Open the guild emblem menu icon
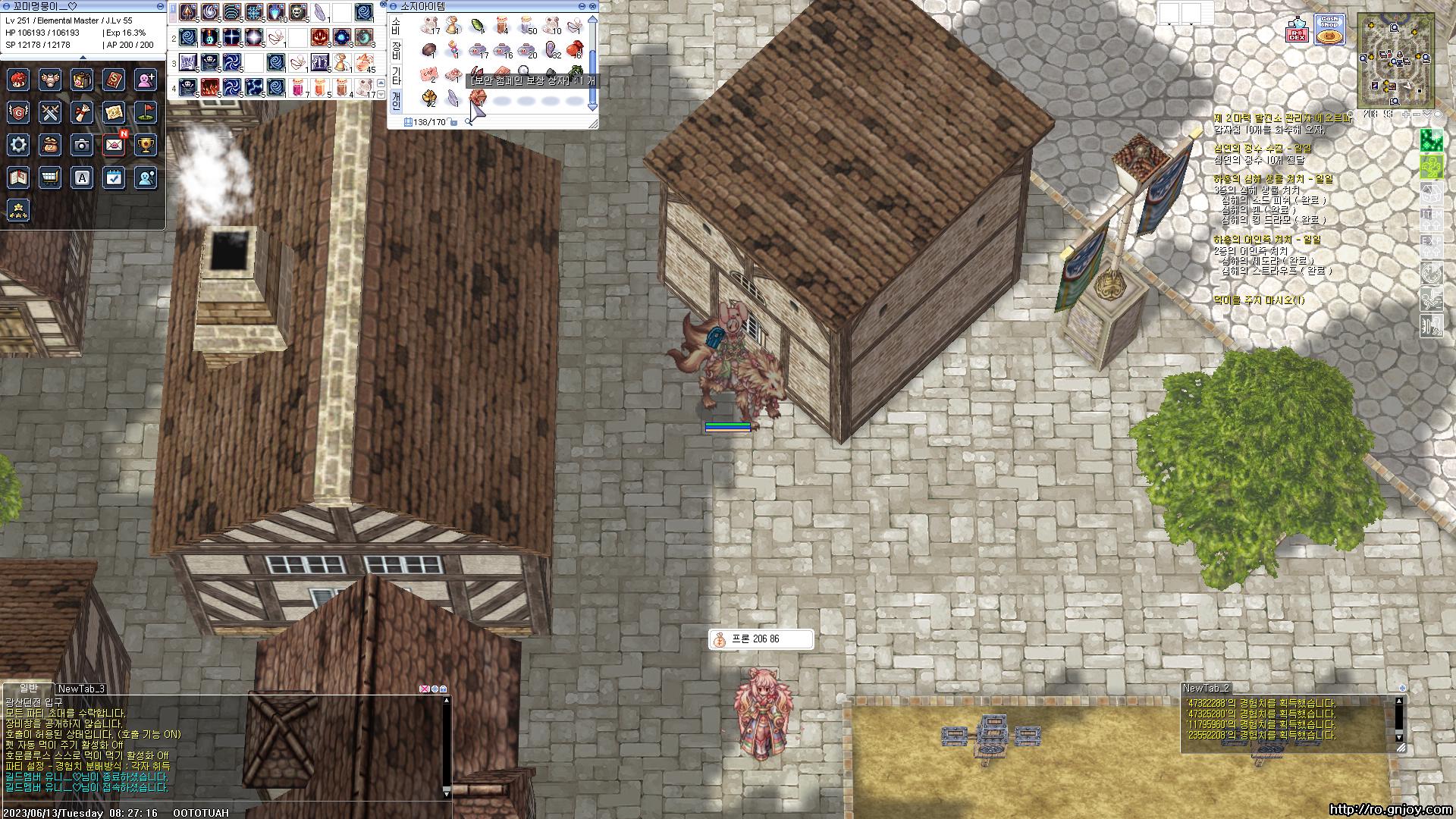This screenshot has height=819, width=1456. pos(19,112)
